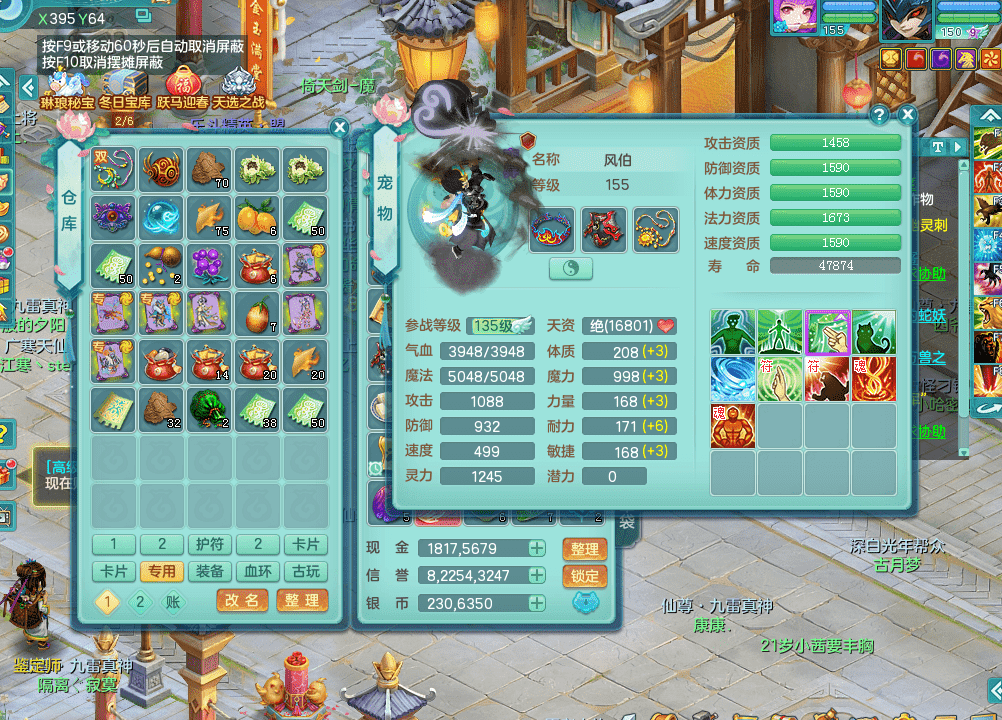Switch to the 护符 talisman tab
Screen dimensions: 1002x720
tap(209, 545)
